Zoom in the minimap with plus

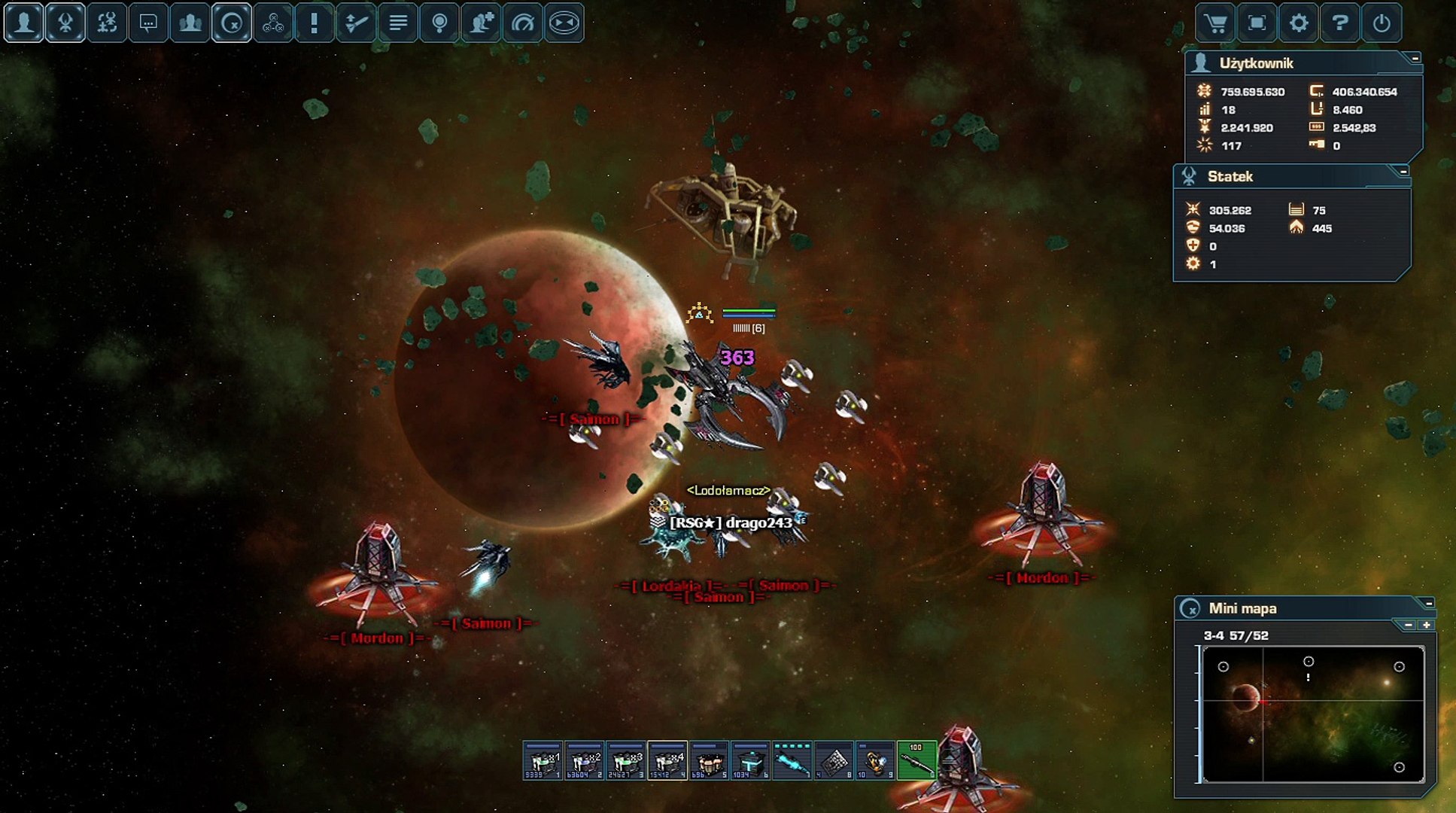click(x=1426, y=625)
